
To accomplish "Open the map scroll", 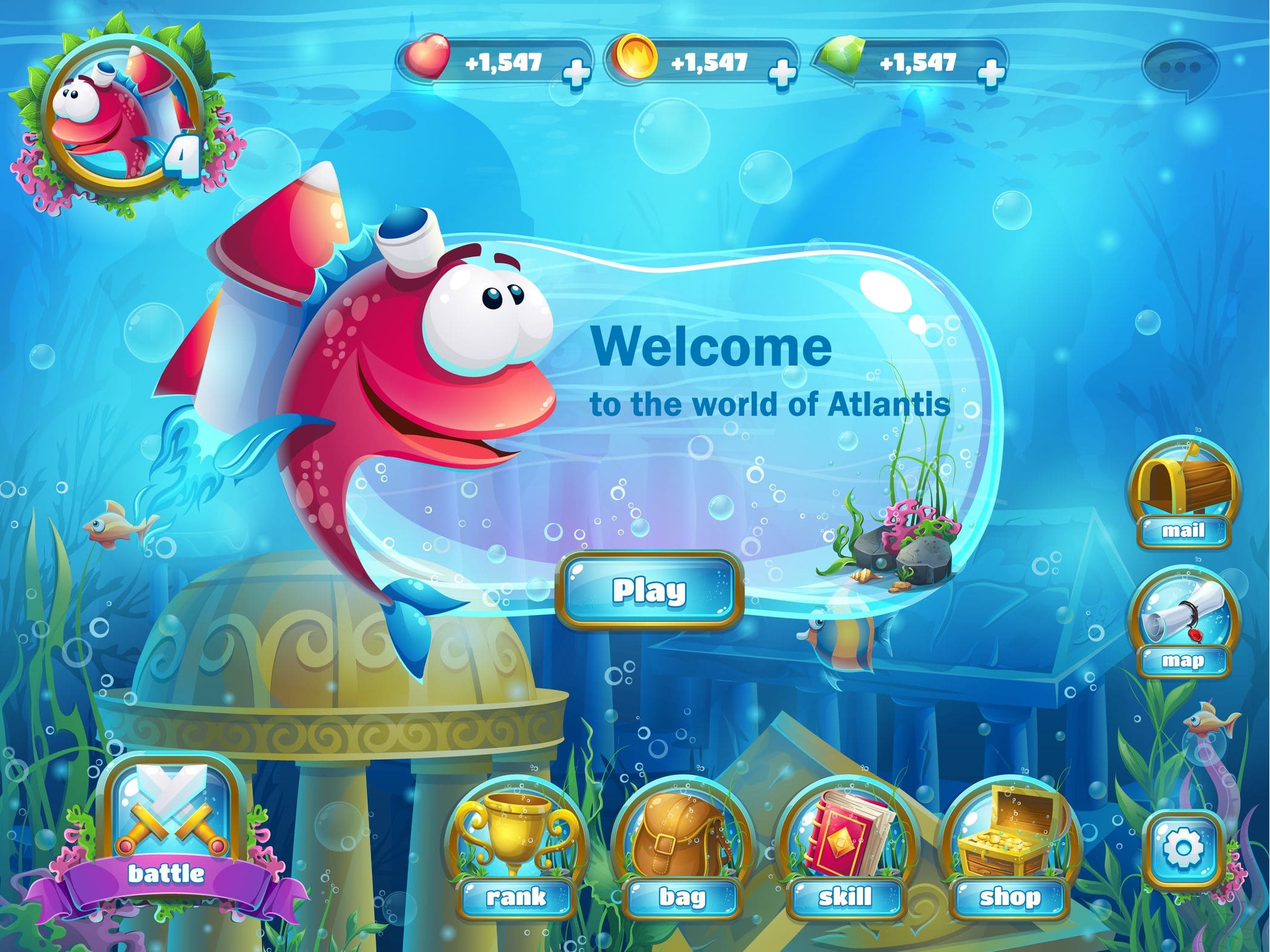I will (1182, 623).
